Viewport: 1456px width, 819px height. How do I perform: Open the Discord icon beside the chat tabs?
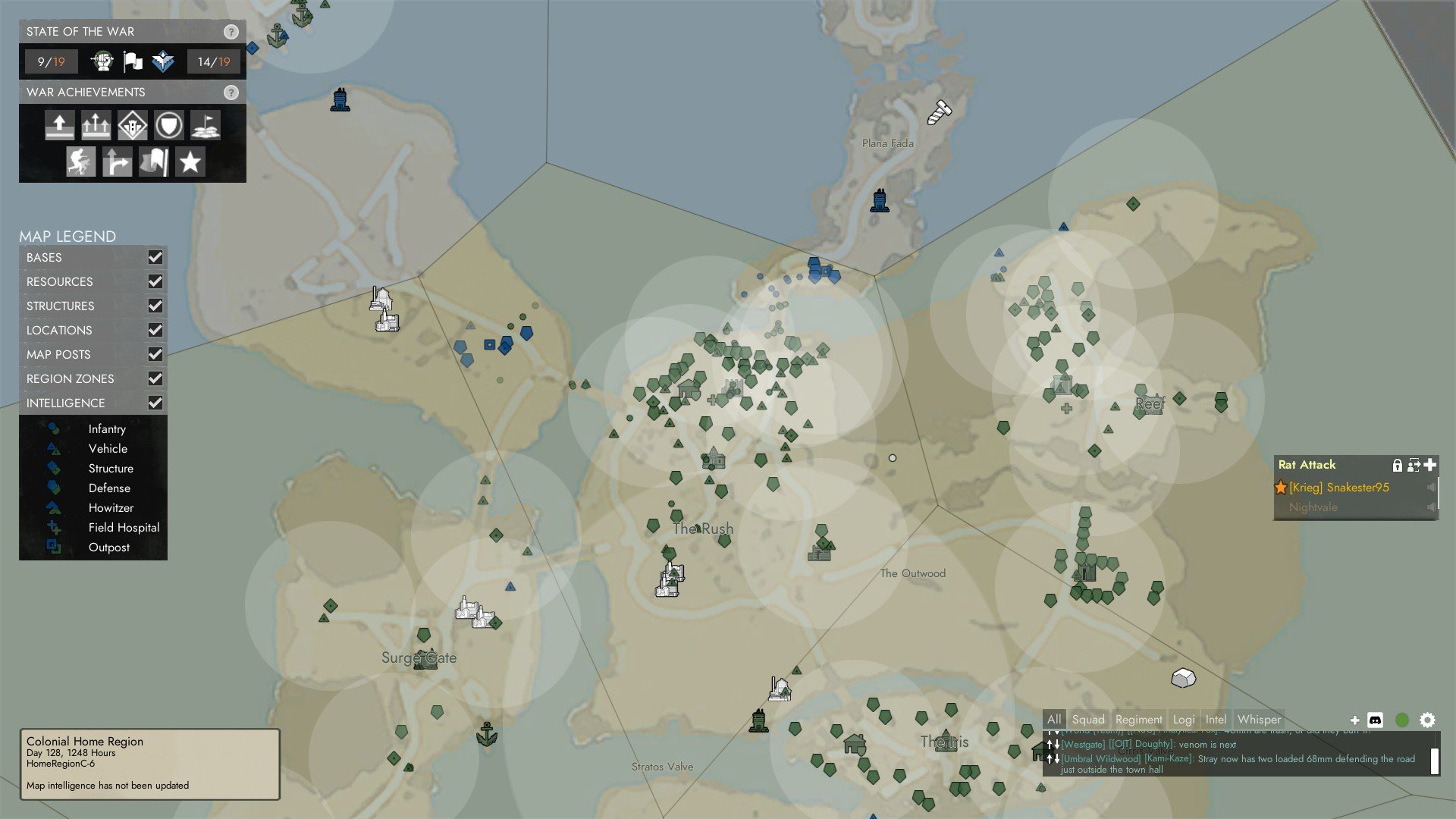tap(1376, 719)
